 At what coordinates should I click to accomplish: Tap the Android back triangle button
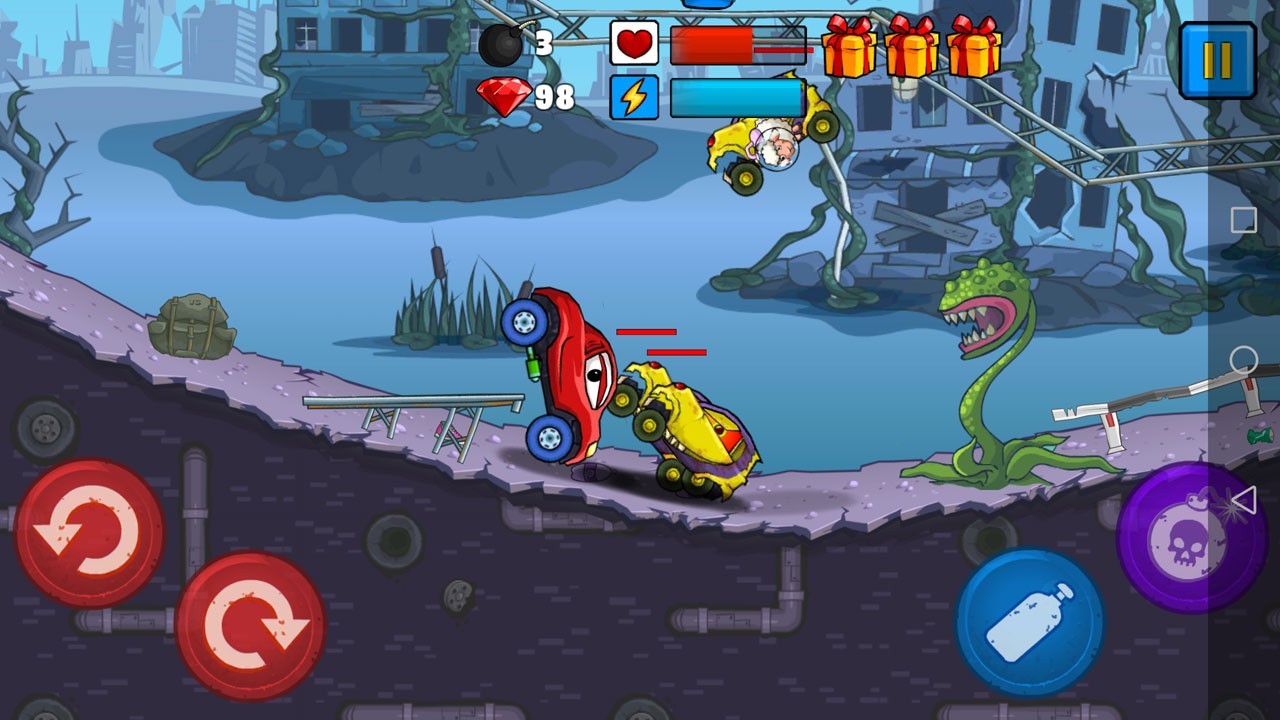click(x=1243, y=500)
